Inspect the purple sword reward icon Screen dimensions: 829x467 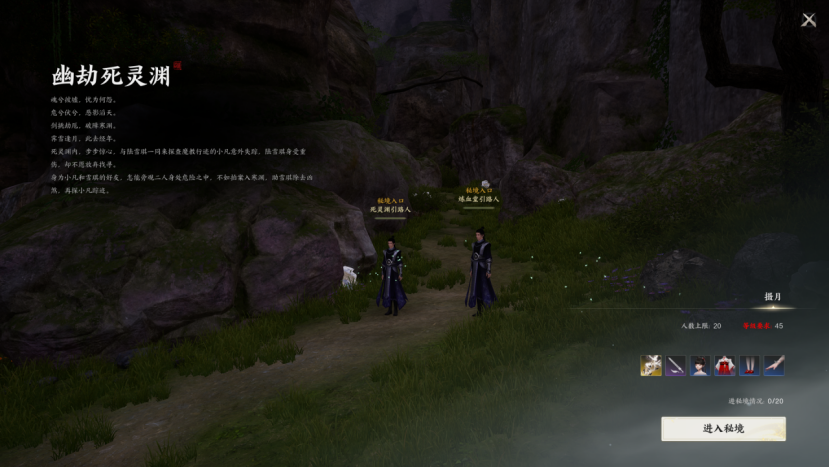click(x=676, y=366)
